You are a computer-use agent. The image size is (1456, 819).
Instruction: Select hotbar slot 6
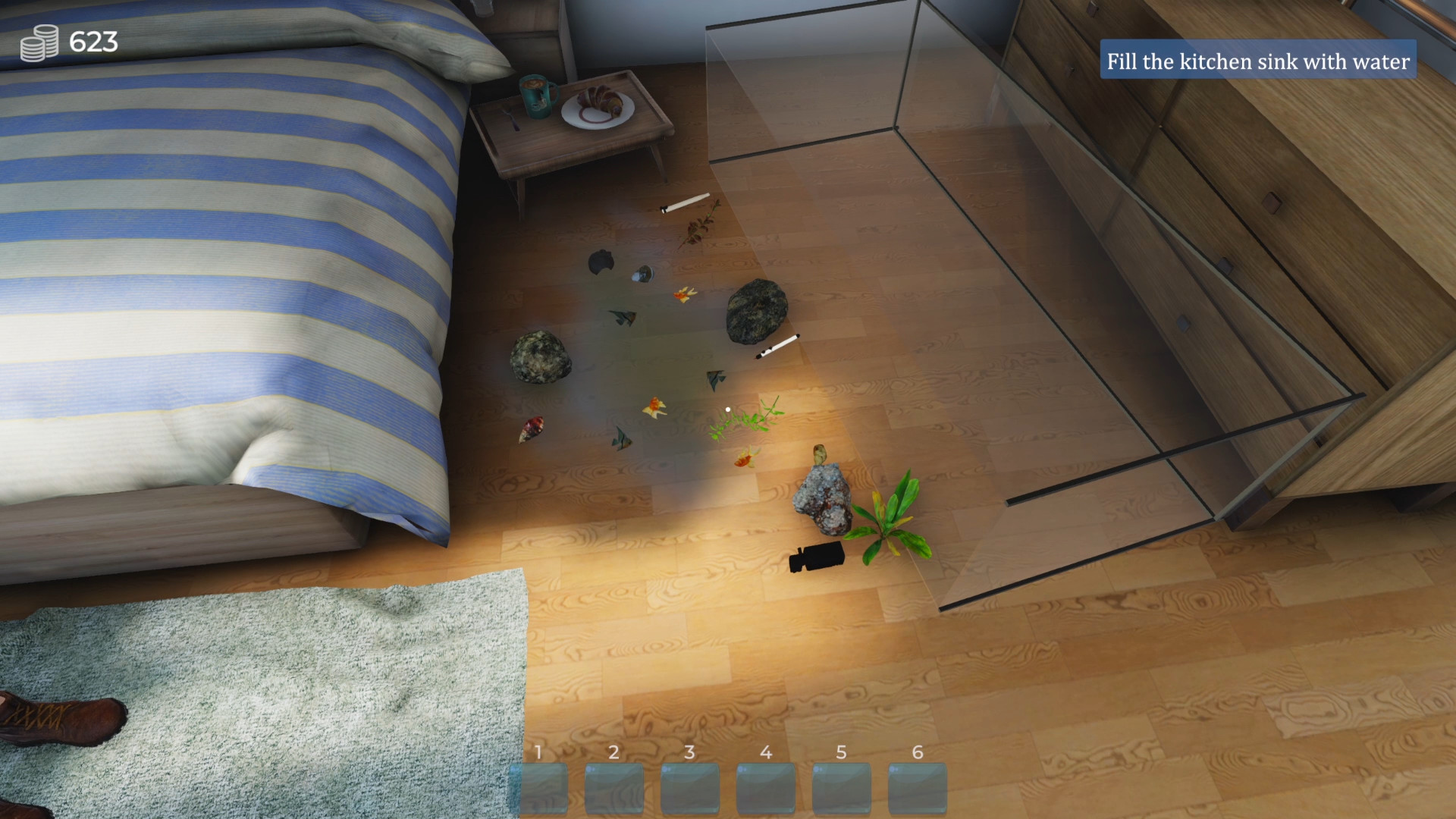(917, 786)
